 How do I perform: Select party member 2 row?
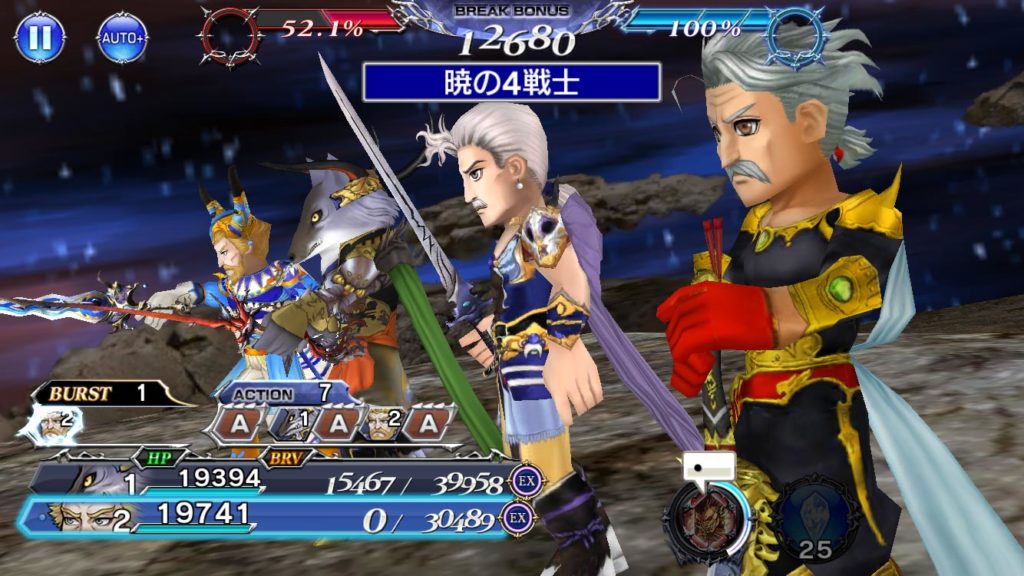tap(270, 518)
